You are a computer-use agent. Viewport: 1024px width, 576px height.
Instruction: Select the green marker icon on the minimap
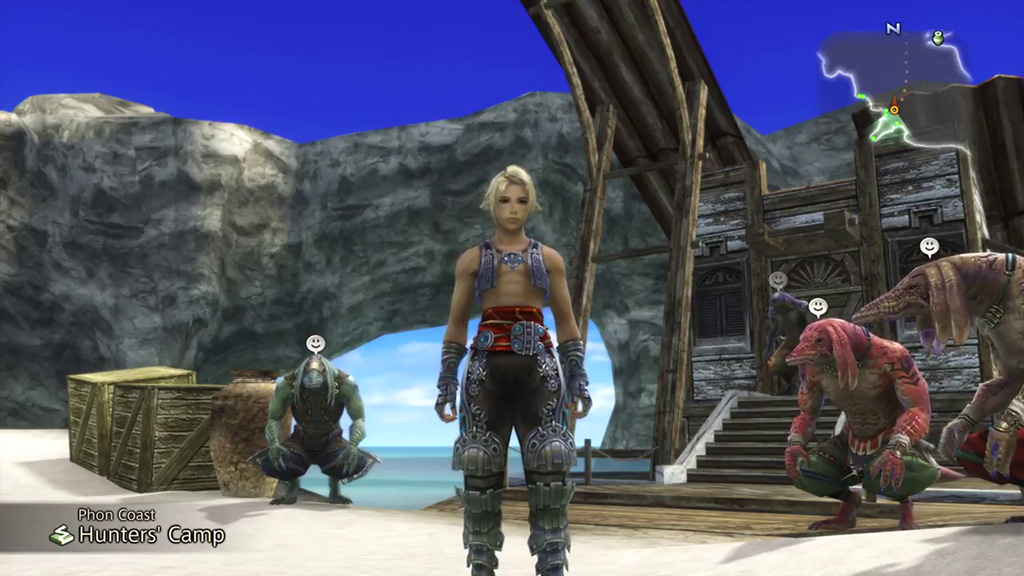tap(938, 38)
